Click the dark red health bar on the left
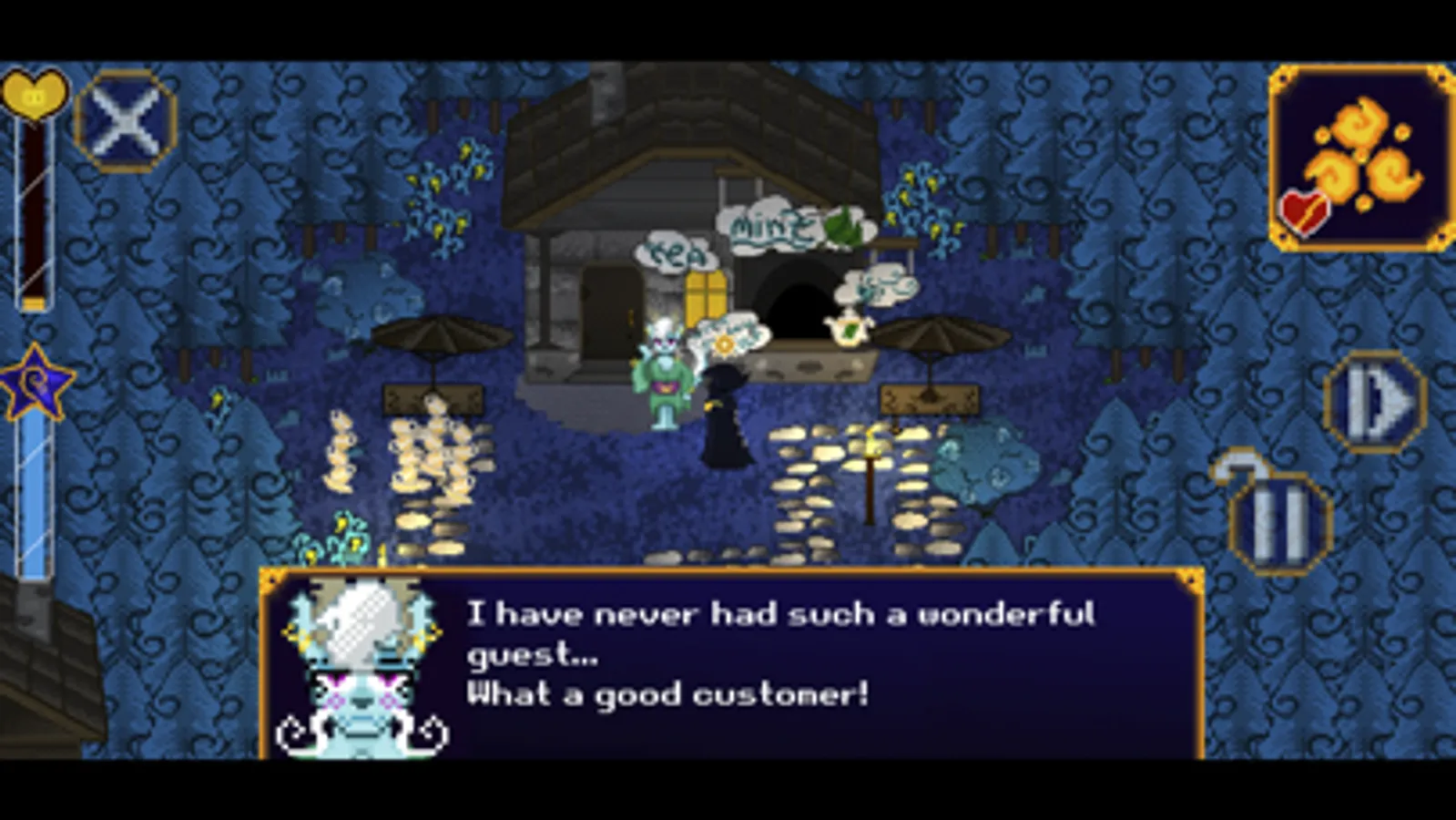Image resolution: width=1456 pixels, height=820 pixels. click(x=32, y=210)
